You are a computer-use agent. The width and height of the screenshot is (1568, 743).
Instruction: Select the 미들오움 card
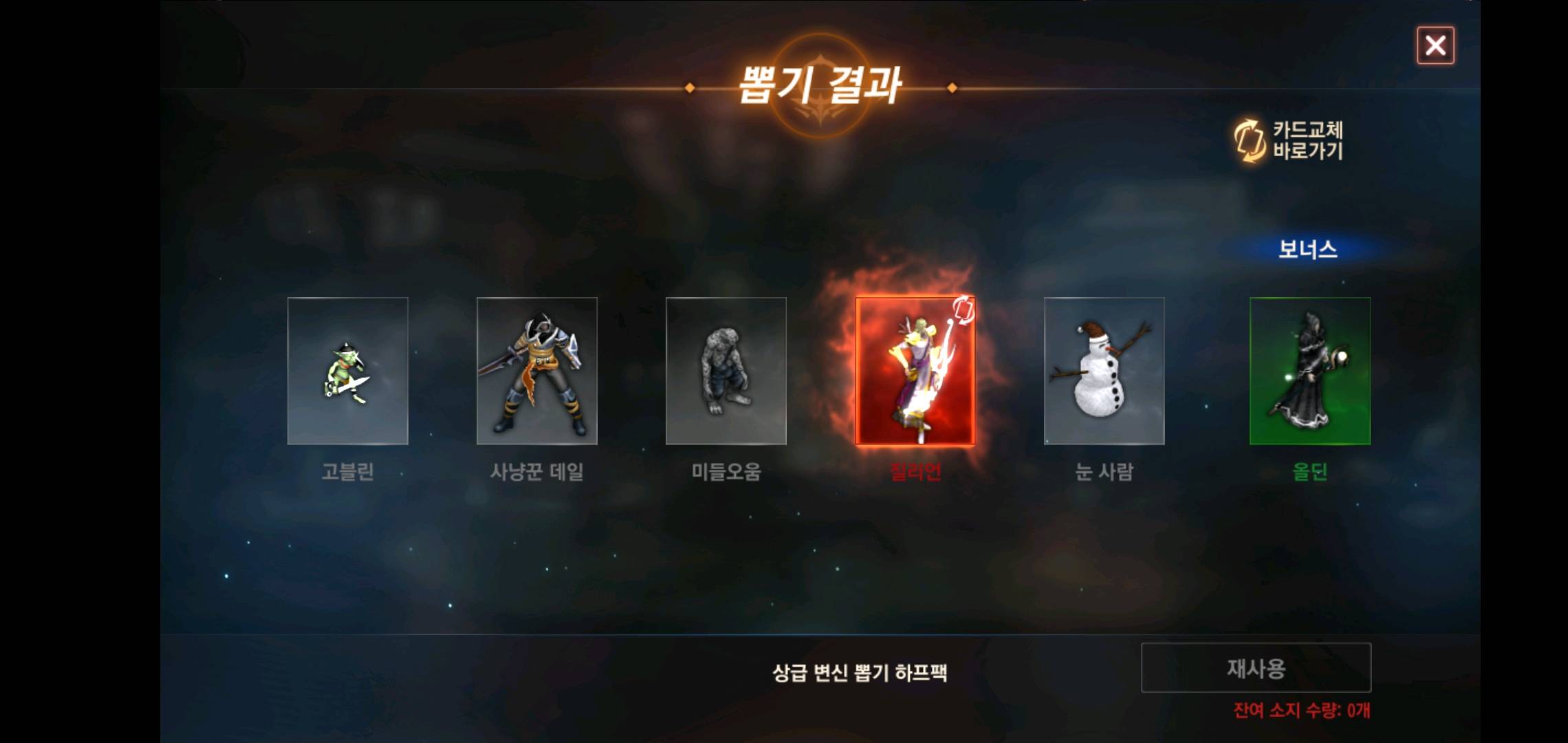(726, 372)
